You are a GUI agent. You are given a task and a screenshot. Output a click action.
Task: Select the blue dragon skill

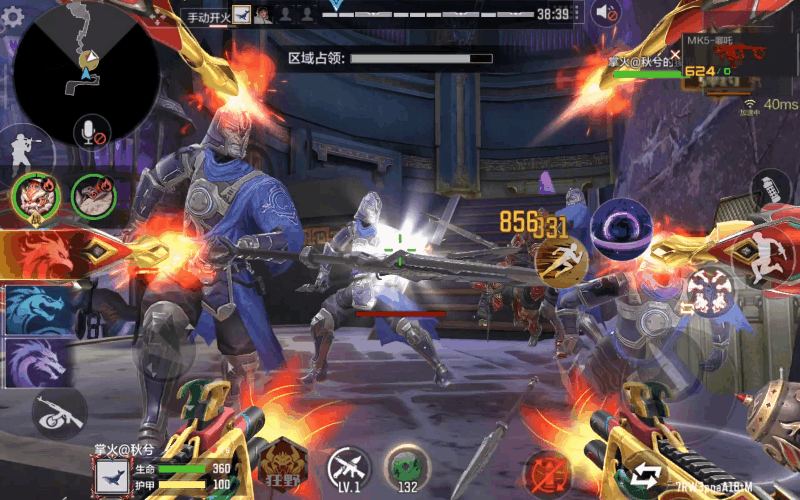(x=36, y=310)
